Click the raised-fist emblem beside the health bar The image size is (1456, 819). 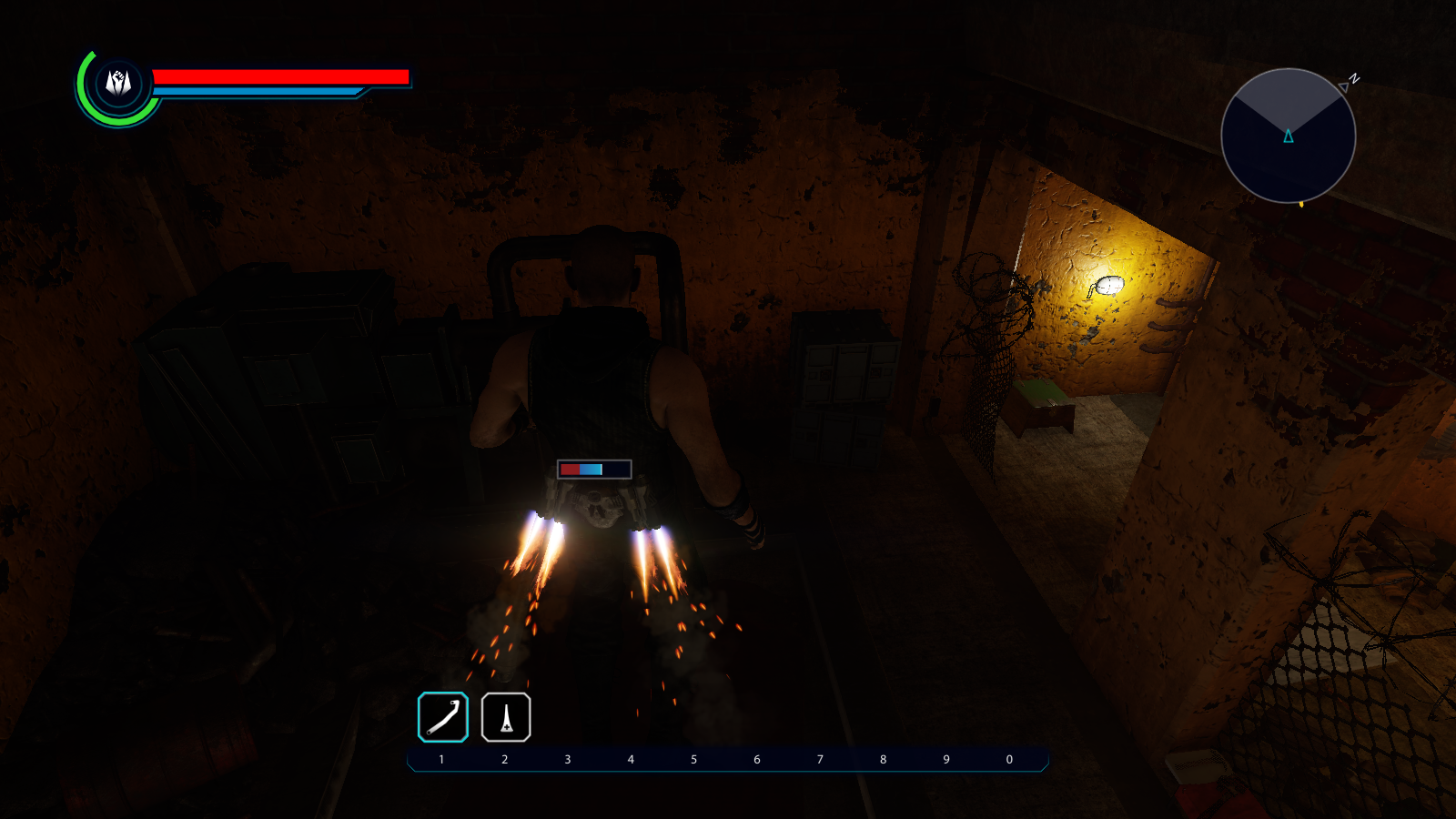[118, 83]
